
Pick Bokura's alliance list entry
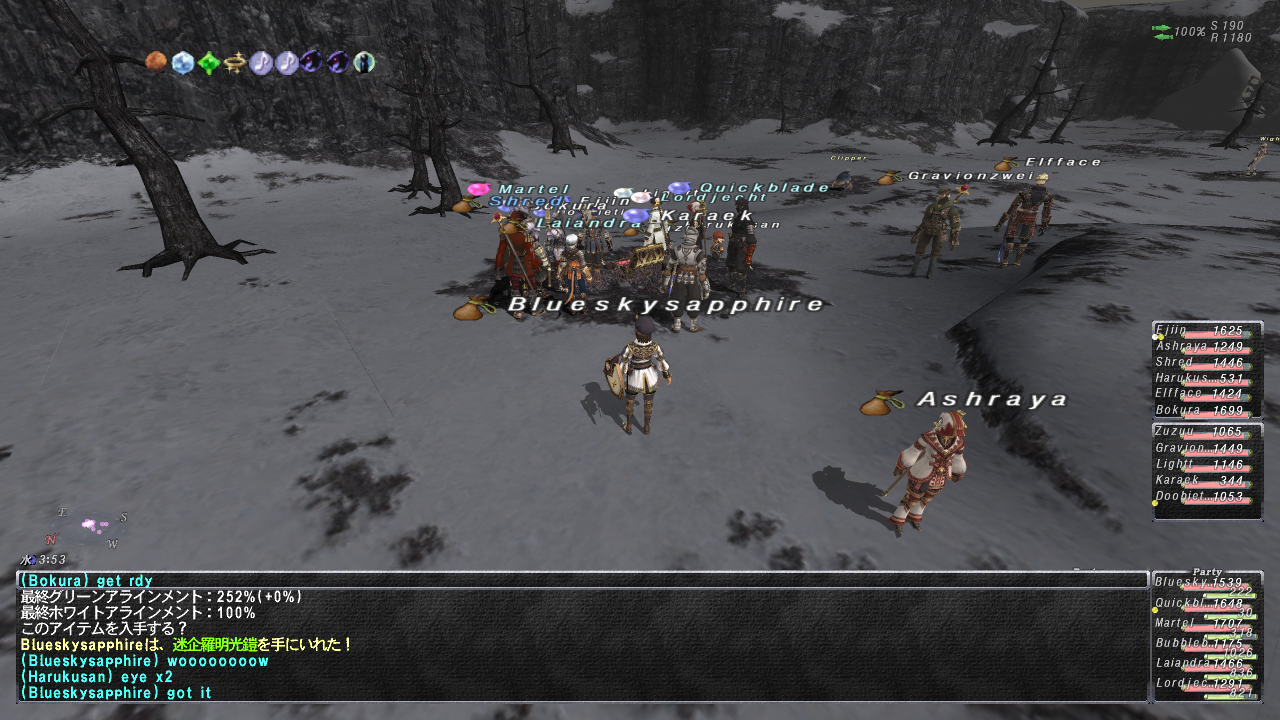point(1206,410)
